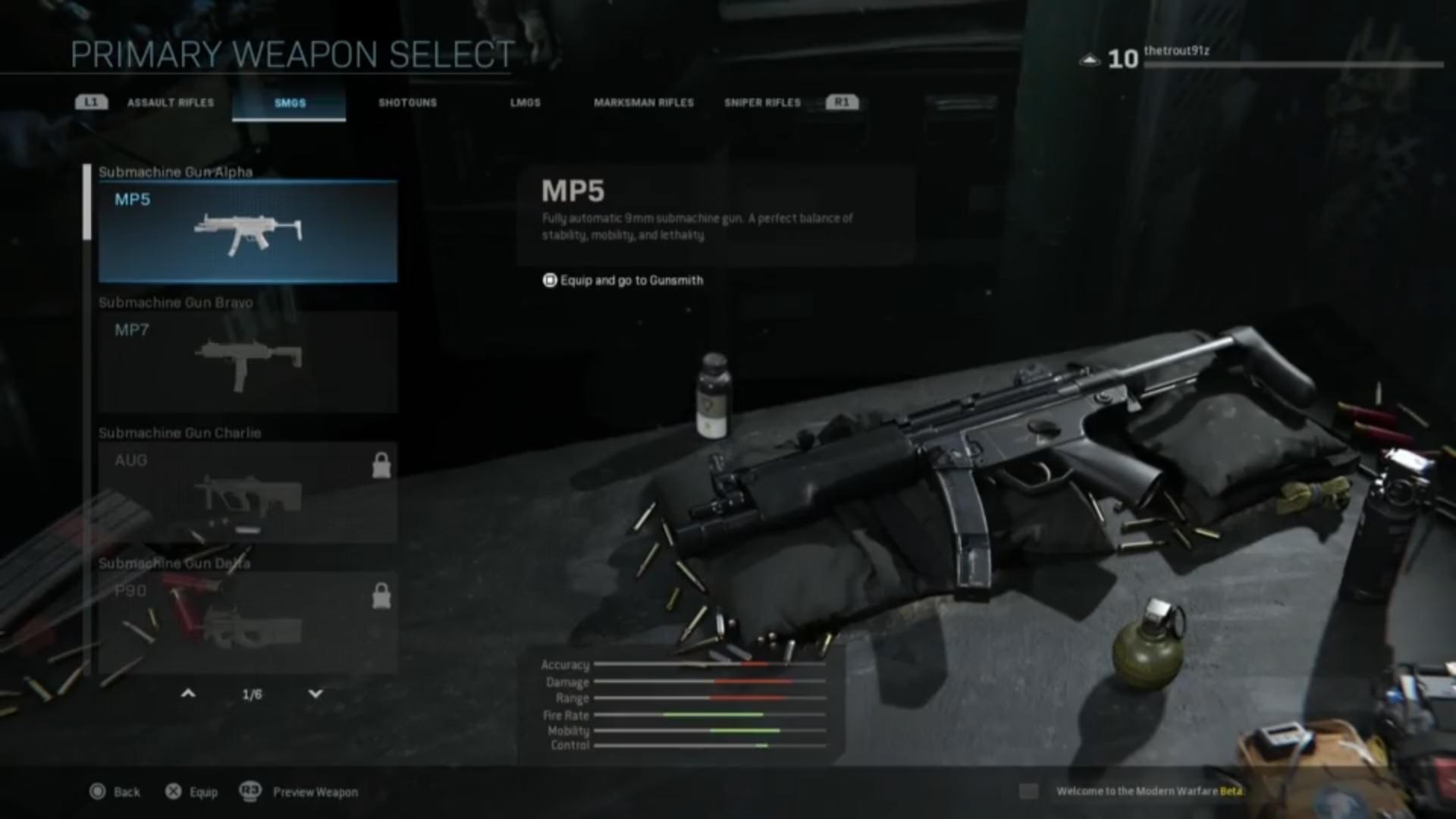The height and width of the screenshot is (819, 1456).
Task: Click the circle Back button icon
Action: 97,791
